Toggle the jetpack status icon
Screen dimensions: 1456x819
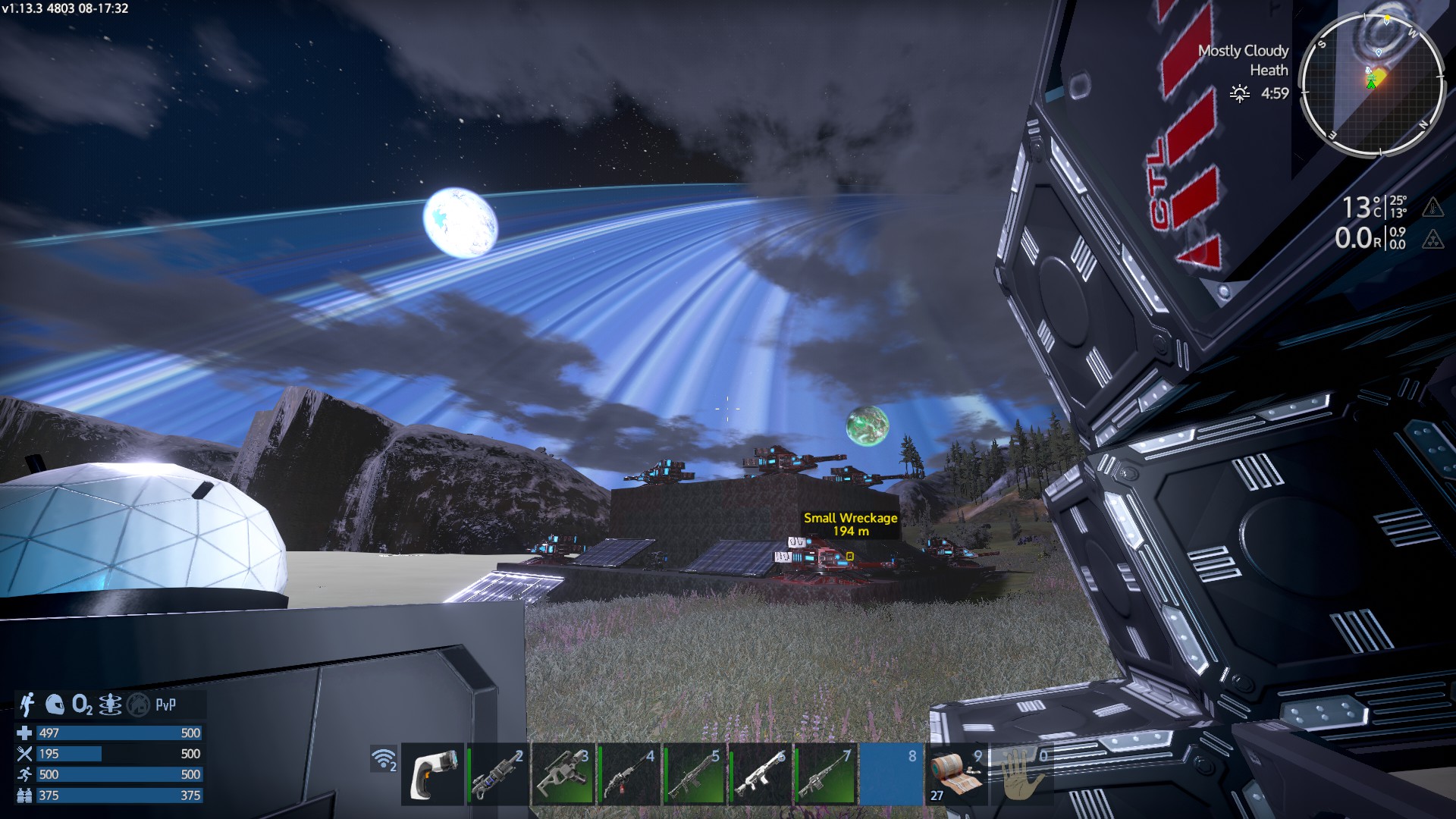pos(27,704)
